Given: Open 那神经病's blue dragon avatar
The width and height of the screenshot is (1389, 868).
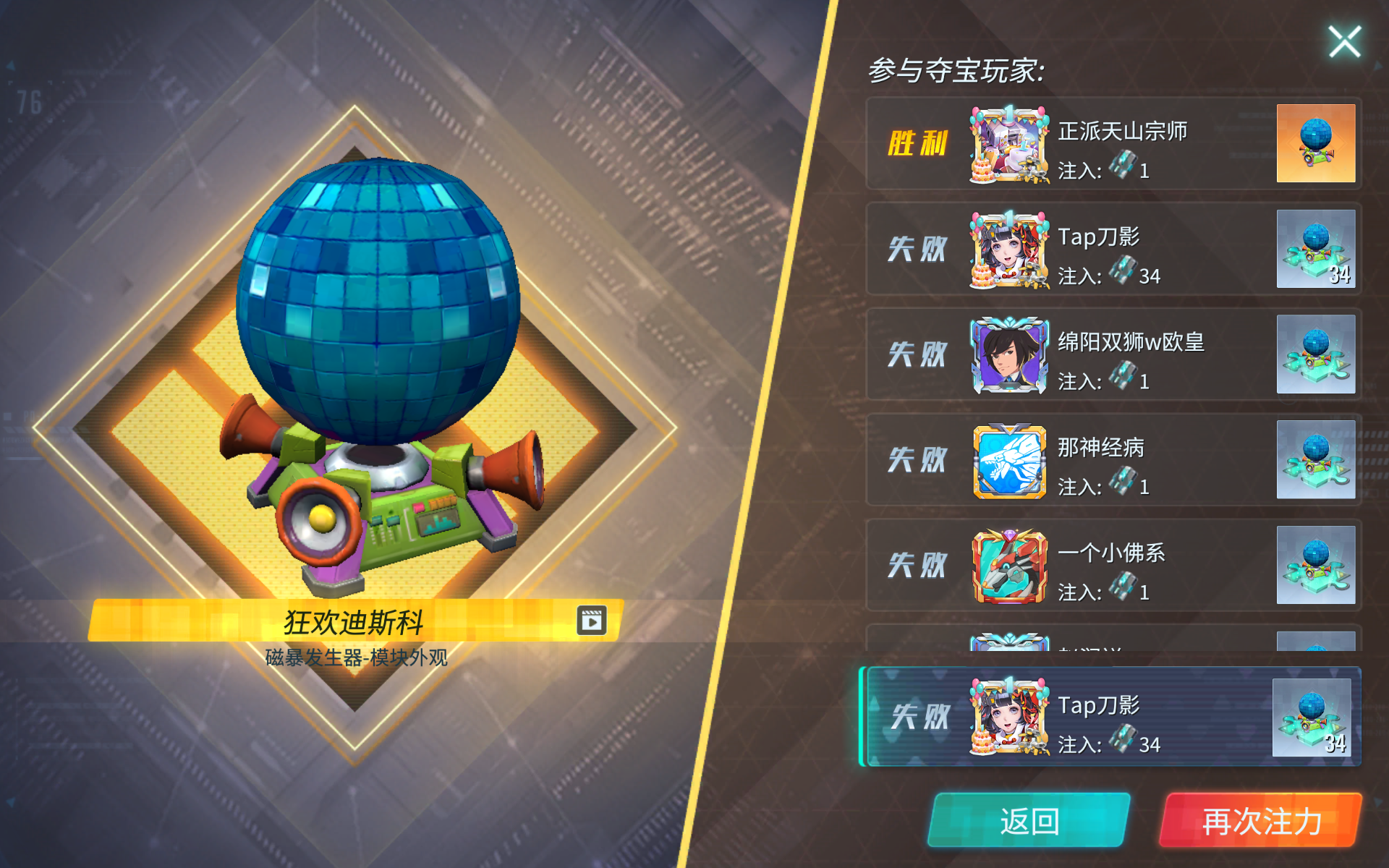Looking at the screenshot, I should click(x=1008, y=461).
